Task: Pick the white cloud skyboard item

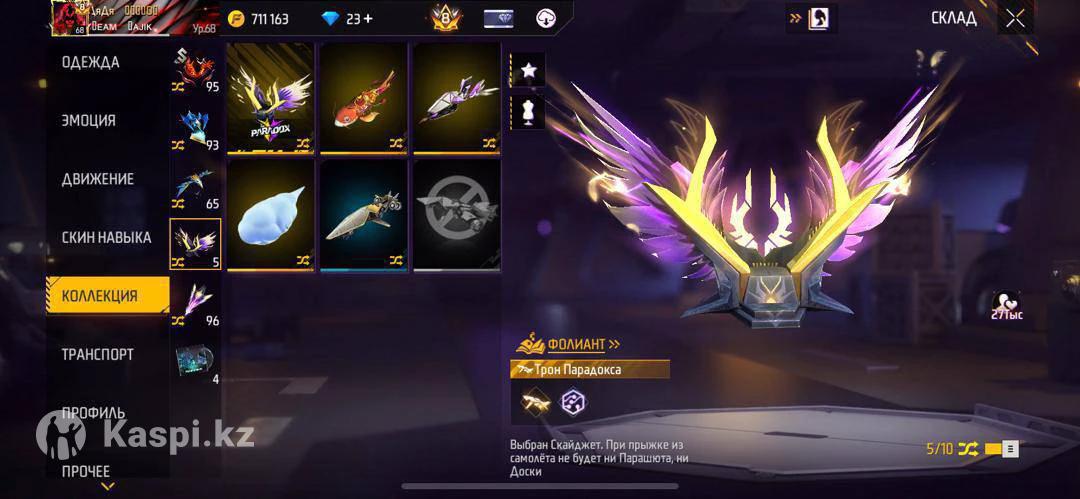Action: [270, 214]
